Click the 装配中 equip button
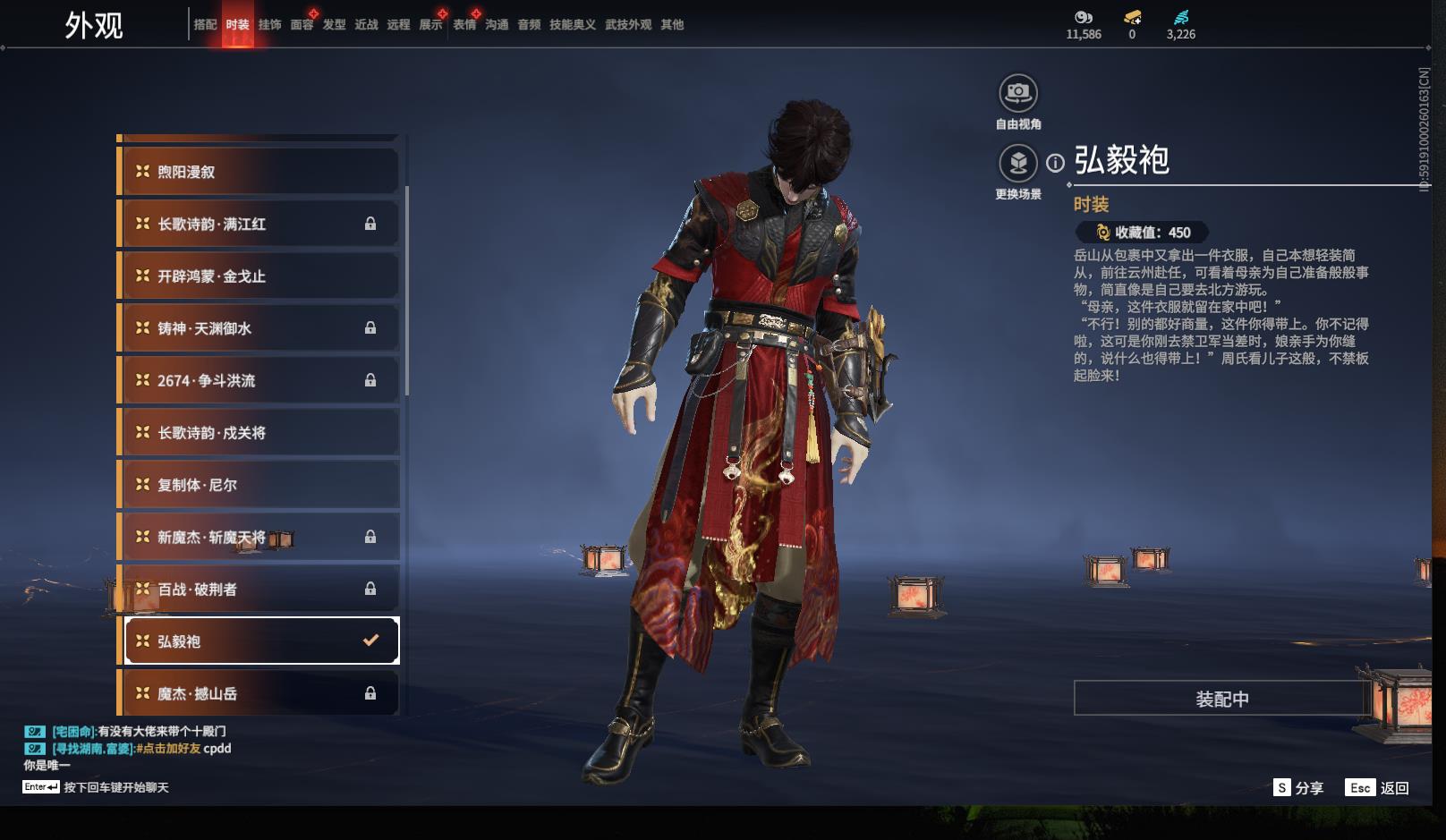This screenshot has width=1446, height=840. tap(1221, 699)
